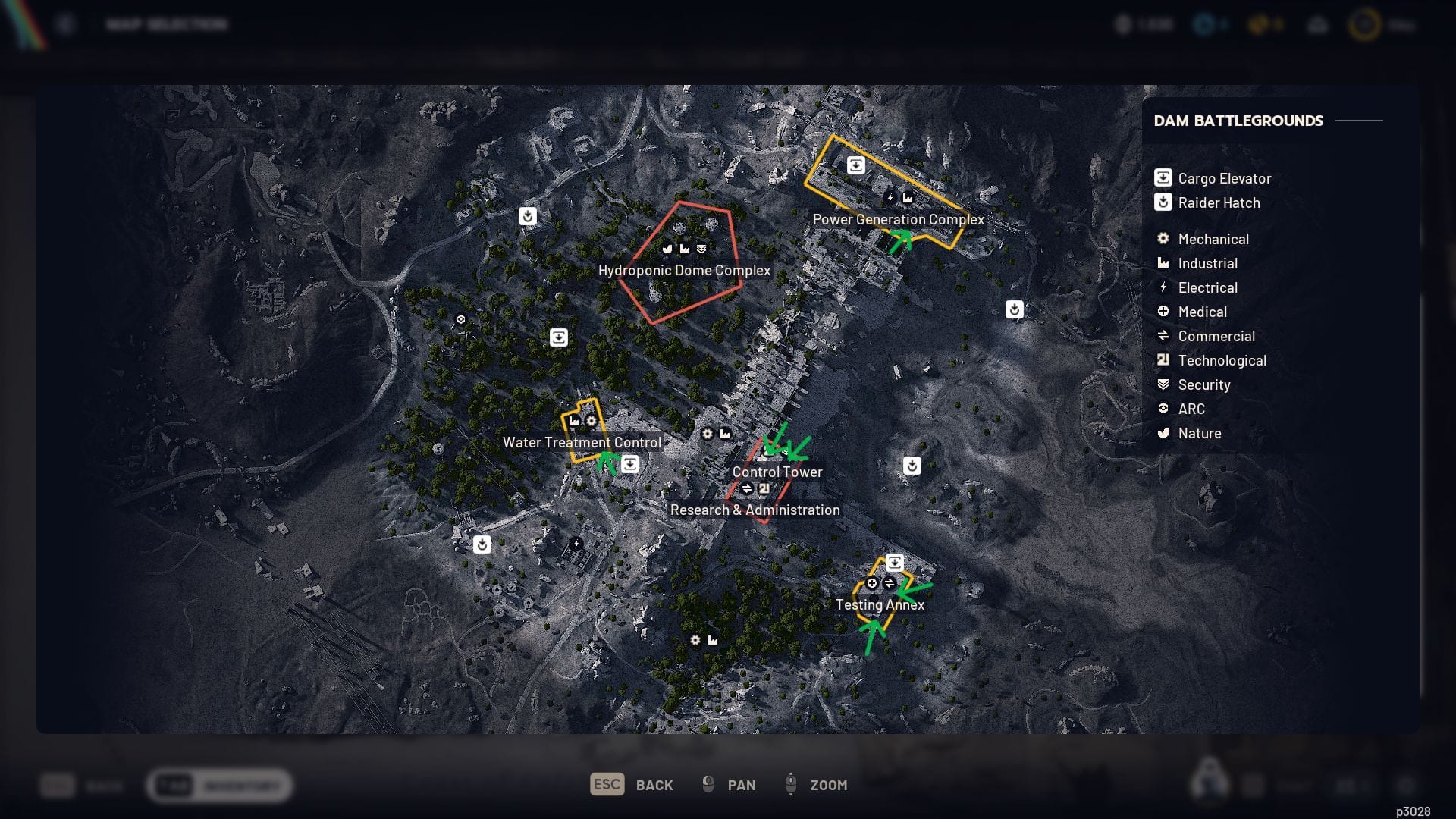Screen dimensions: 1456x819
Task: Click the Medical marker inside Testing Annex
Action: tap(872, 583)
